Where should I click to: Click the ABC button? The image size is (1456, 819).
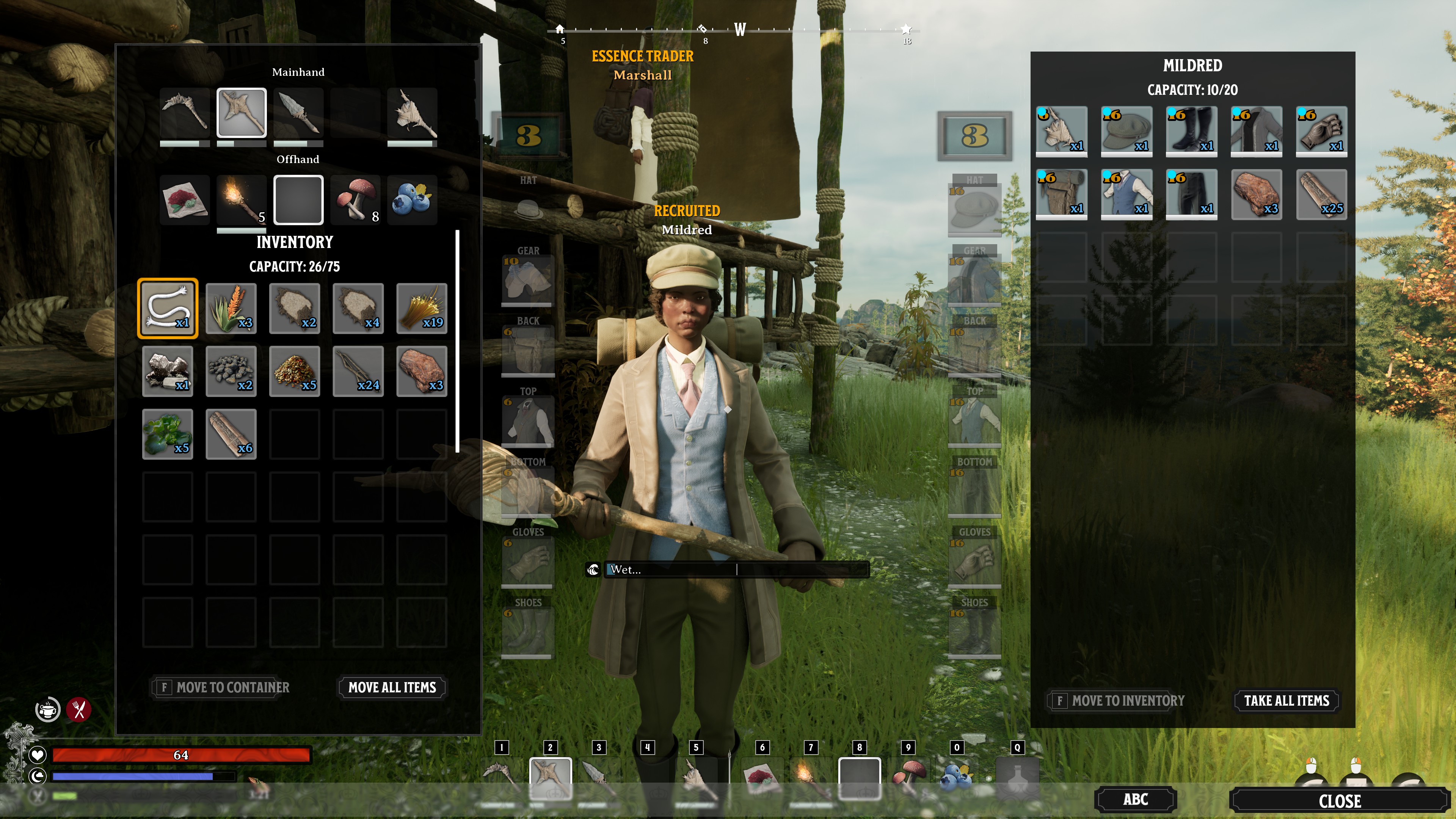1134,799
